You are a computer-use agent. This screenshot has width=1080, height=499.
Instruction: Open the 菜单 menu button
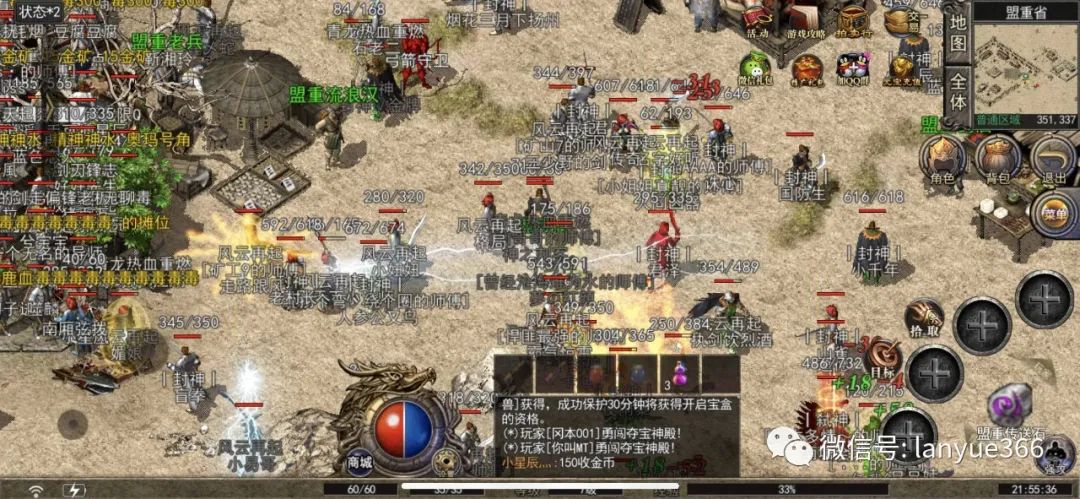[x=1053, y=213]
